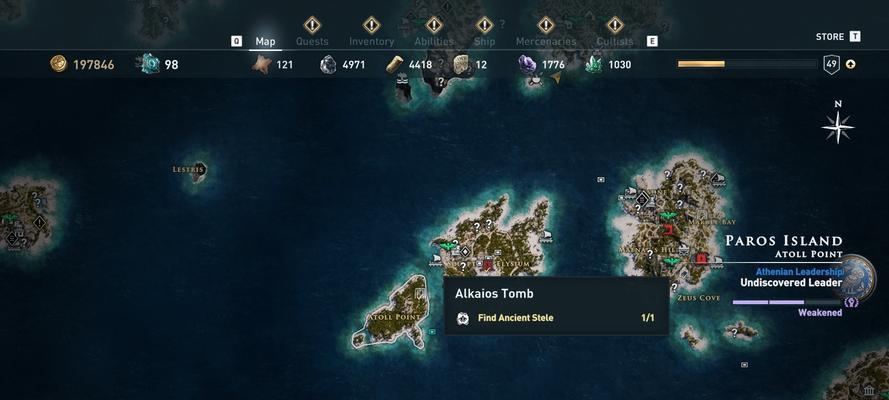This screenshot has height=400, width=889.
Task: Open the Cultists tab
Action: (614, 41)
